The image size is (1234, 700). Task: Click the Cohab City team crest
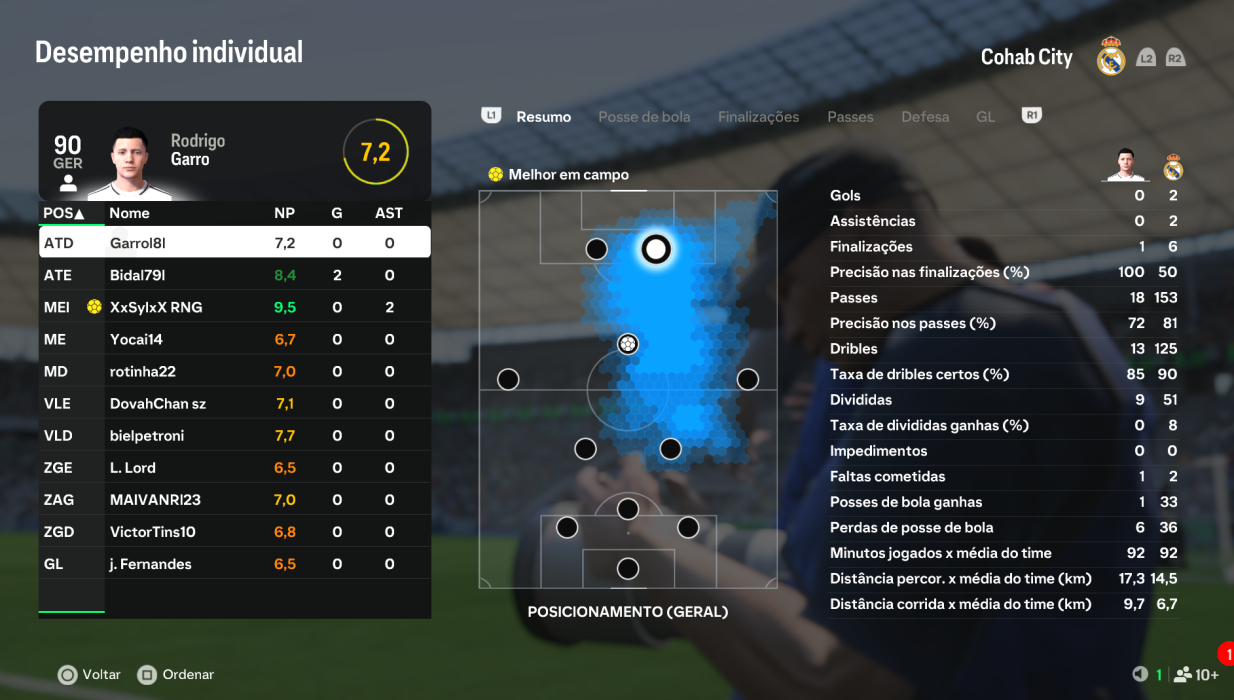point(1111,57)
